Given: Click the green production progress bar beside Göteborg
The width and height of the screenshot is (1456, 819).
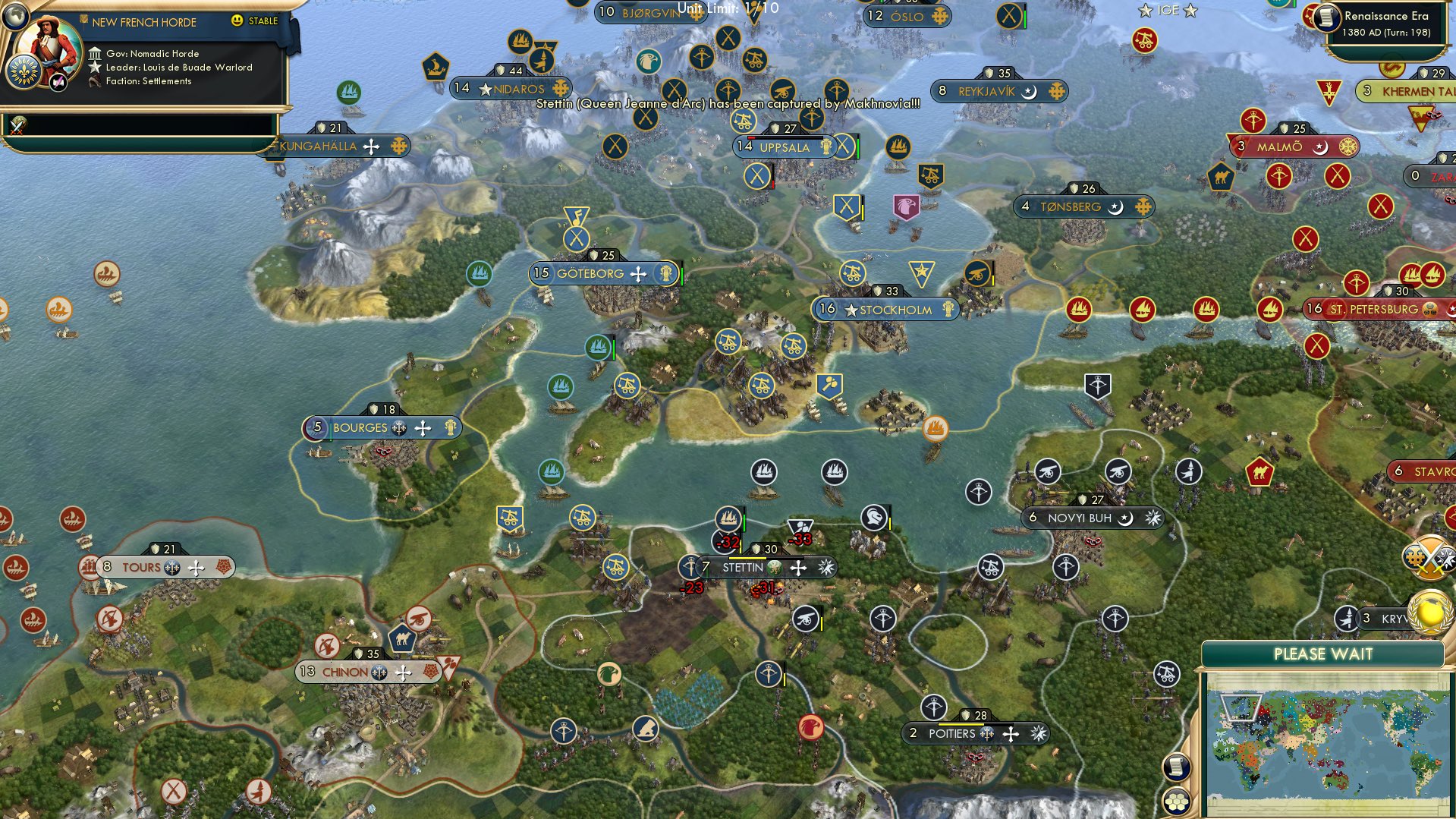Looking at the screenshot, I should tap(681, 275).
